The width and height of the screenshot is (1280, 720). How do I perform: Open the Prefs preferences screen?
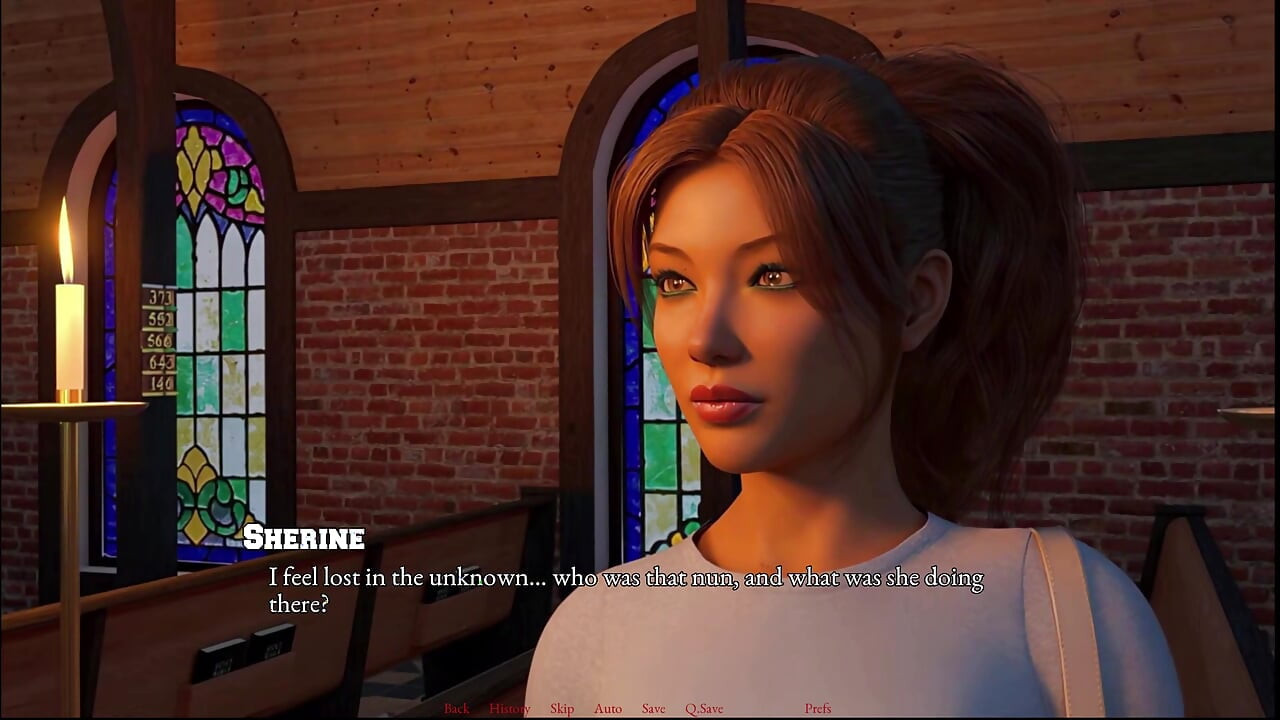(820, 708)
